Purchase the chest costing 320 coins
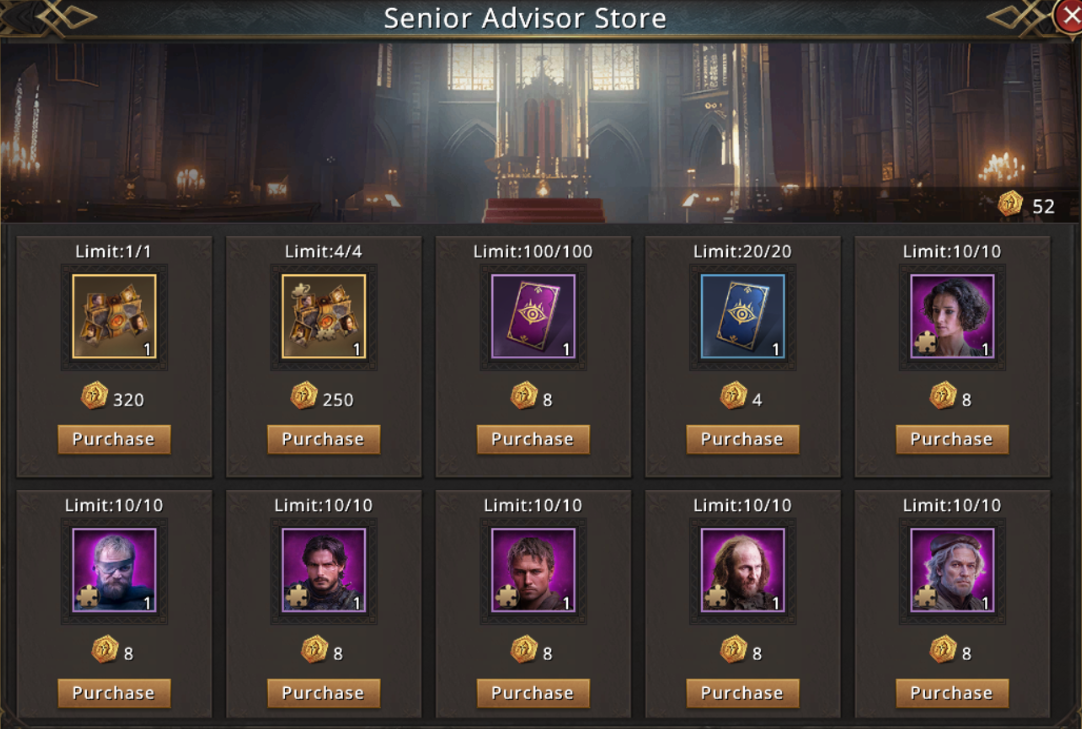The height and width of the screenshot is (729, 1082). pyautogui.click(x=114, y=439)
